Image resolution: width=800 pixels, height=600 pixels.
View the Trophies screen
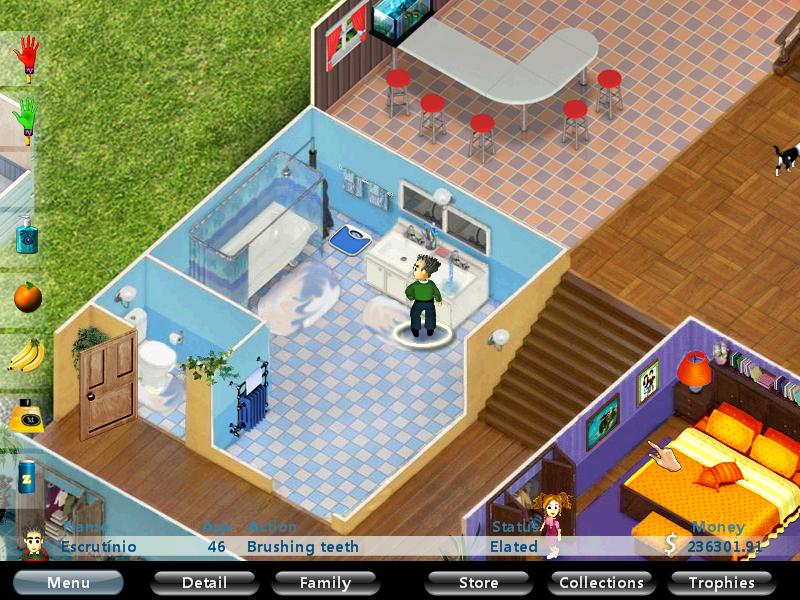coord(721,582)
